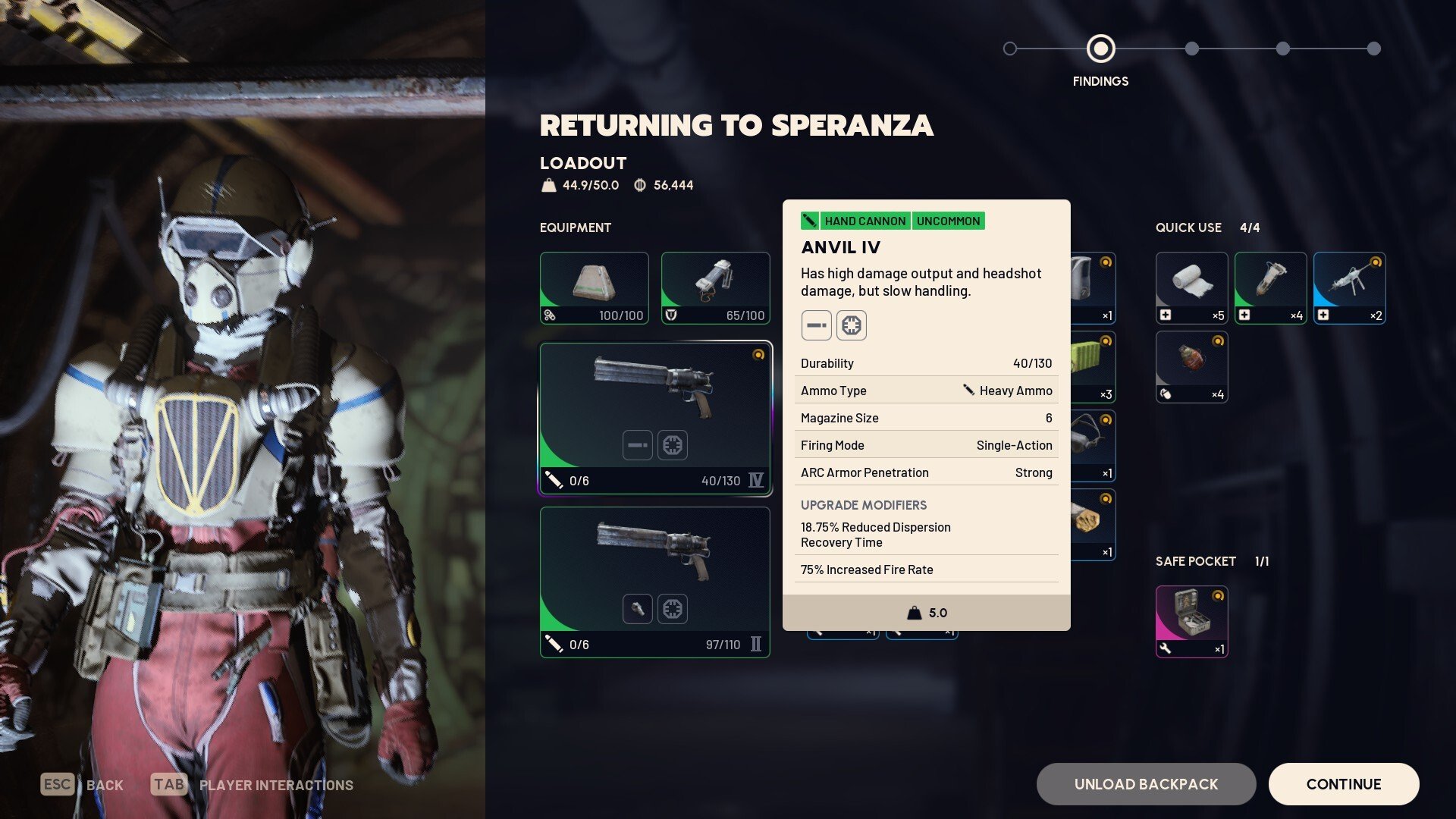The height and width of the screenshot is (819, 1456).
Task: Open the safe pocket item slot
Action: [1191, 621]
